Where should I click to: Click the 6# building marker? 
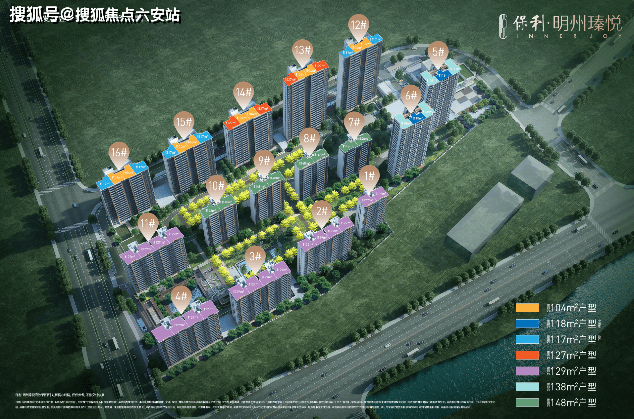pyautogui.click(x=409, y=96)
